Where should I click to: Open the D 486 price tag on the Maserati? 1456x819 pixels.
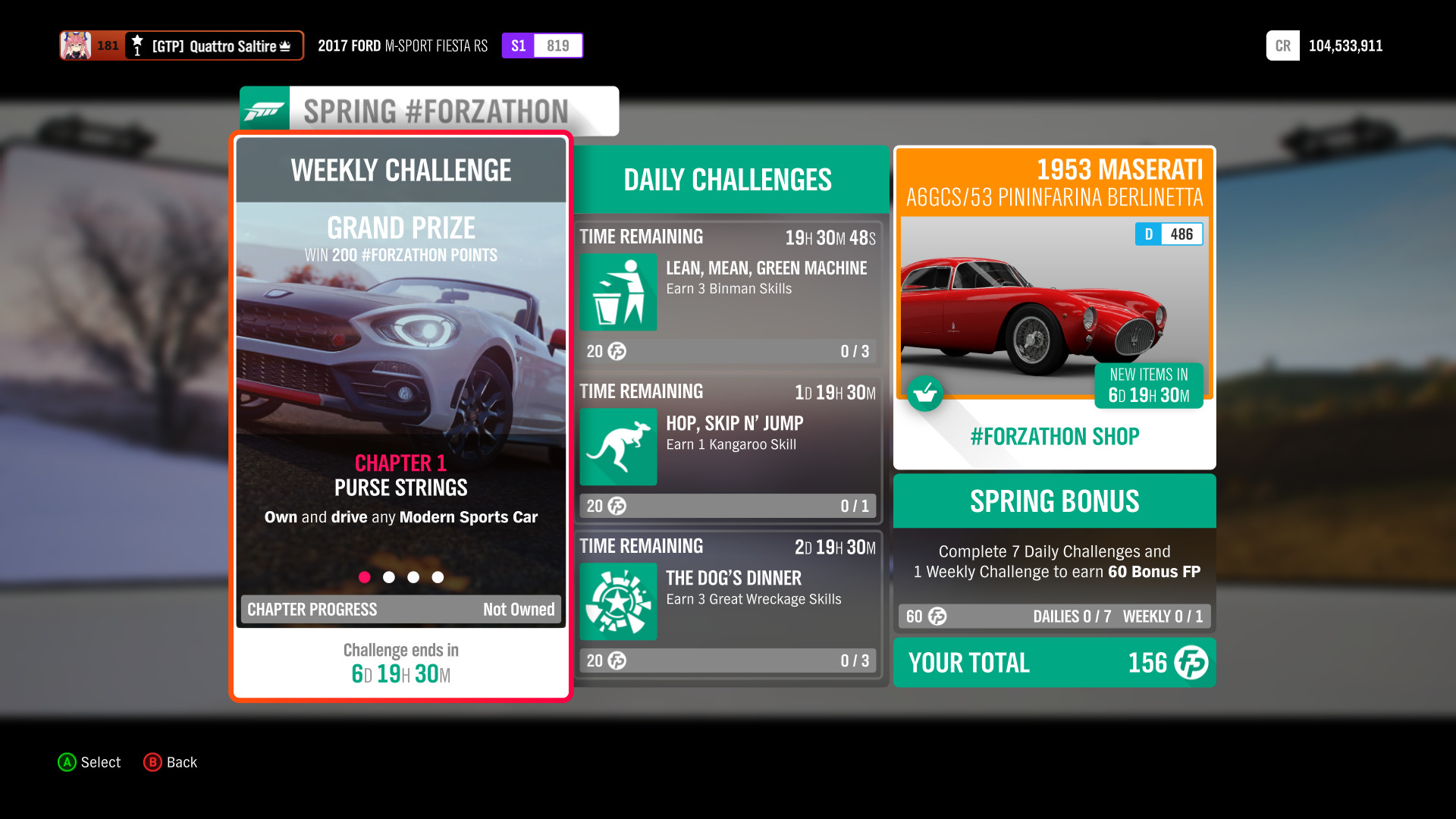point(1169,234)
